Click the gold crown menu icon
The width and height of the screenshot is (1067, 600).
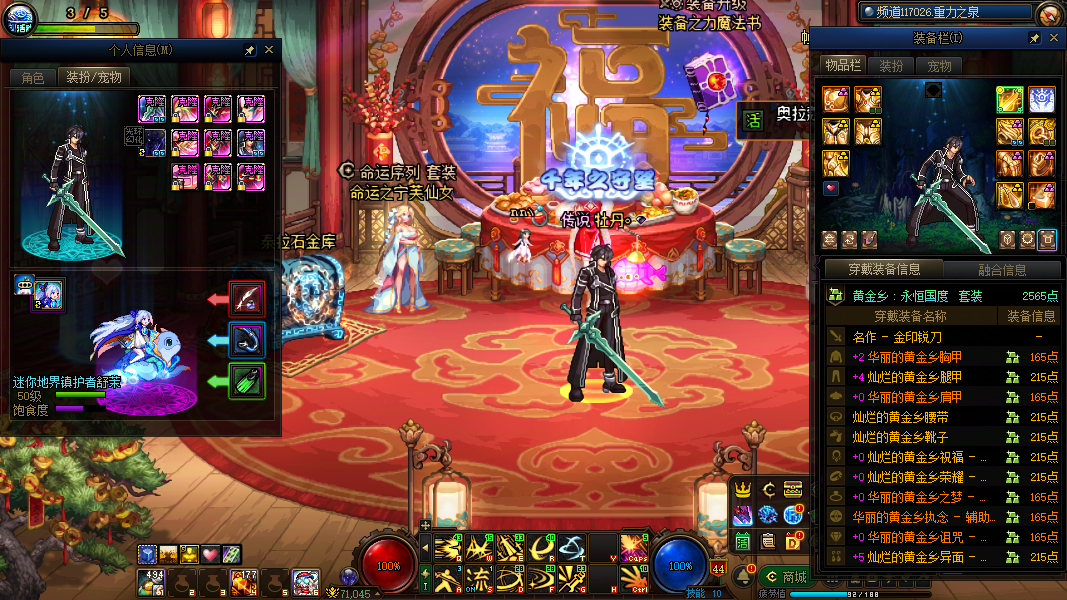pyautogui.click(x=743, y=490)
